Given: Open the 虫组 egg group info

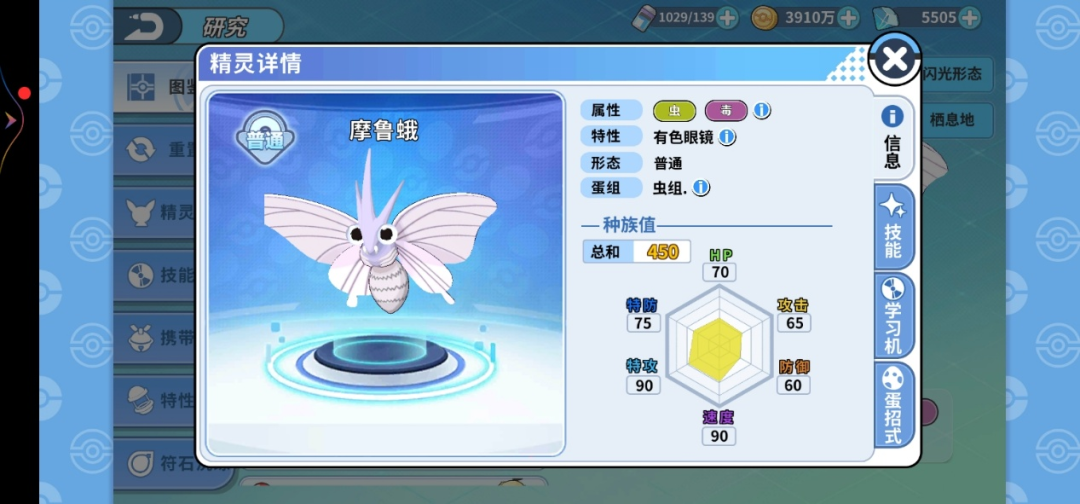Looking at the screenshot, I should pyautogui.click(x=702, y=187).
